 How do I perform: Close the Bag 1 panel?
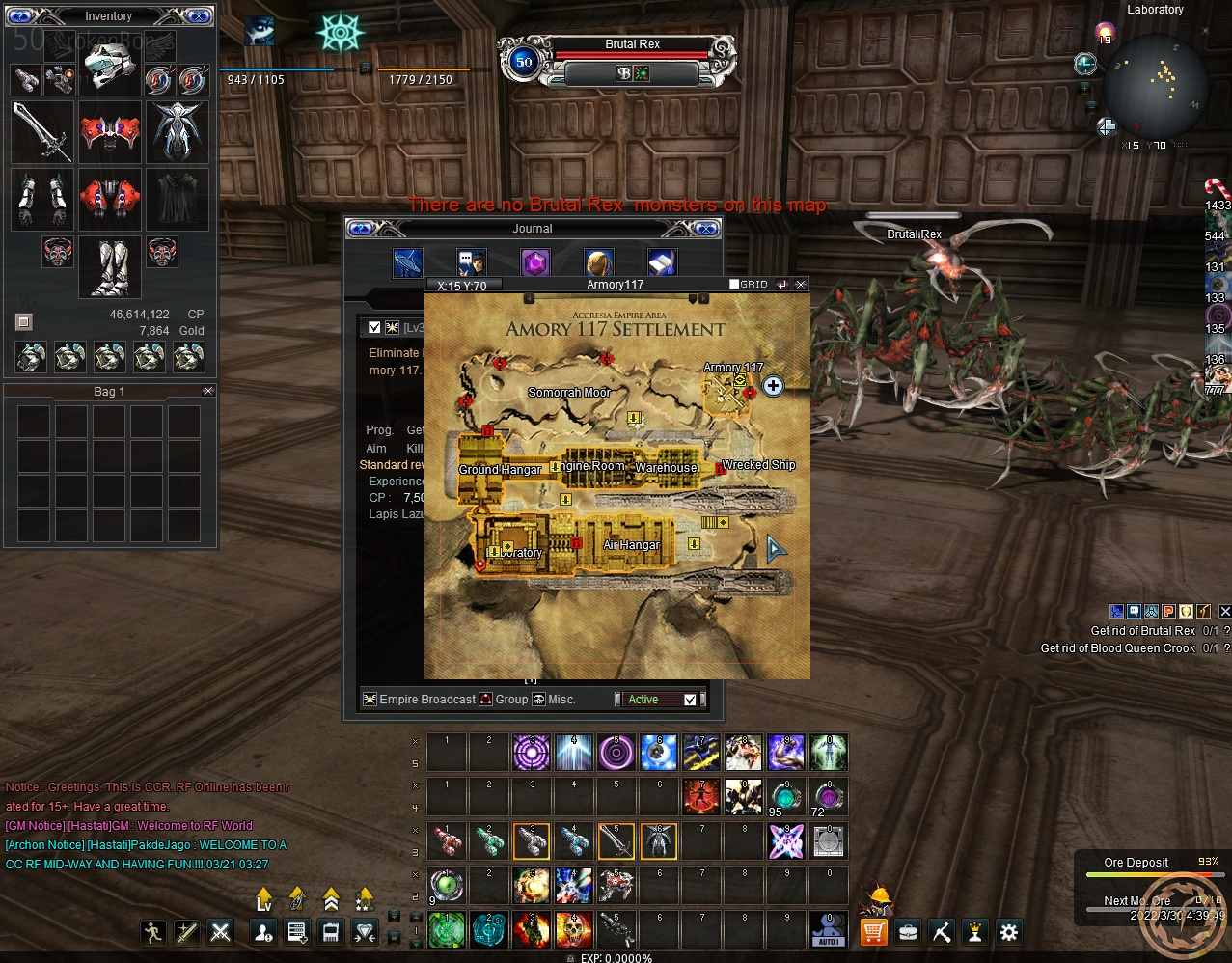pos(207,391)
